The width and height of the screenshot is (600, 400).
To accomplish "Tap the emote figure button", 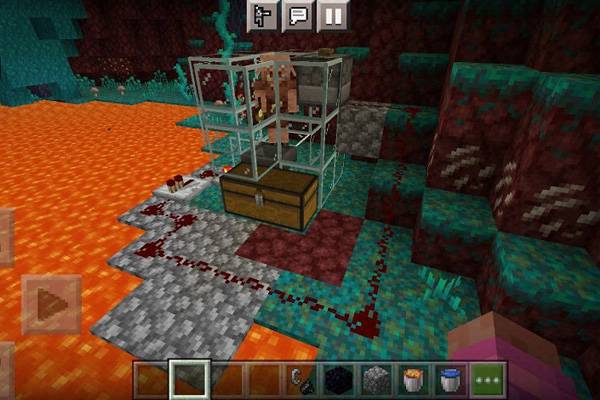I will click(x=261, y=16).
